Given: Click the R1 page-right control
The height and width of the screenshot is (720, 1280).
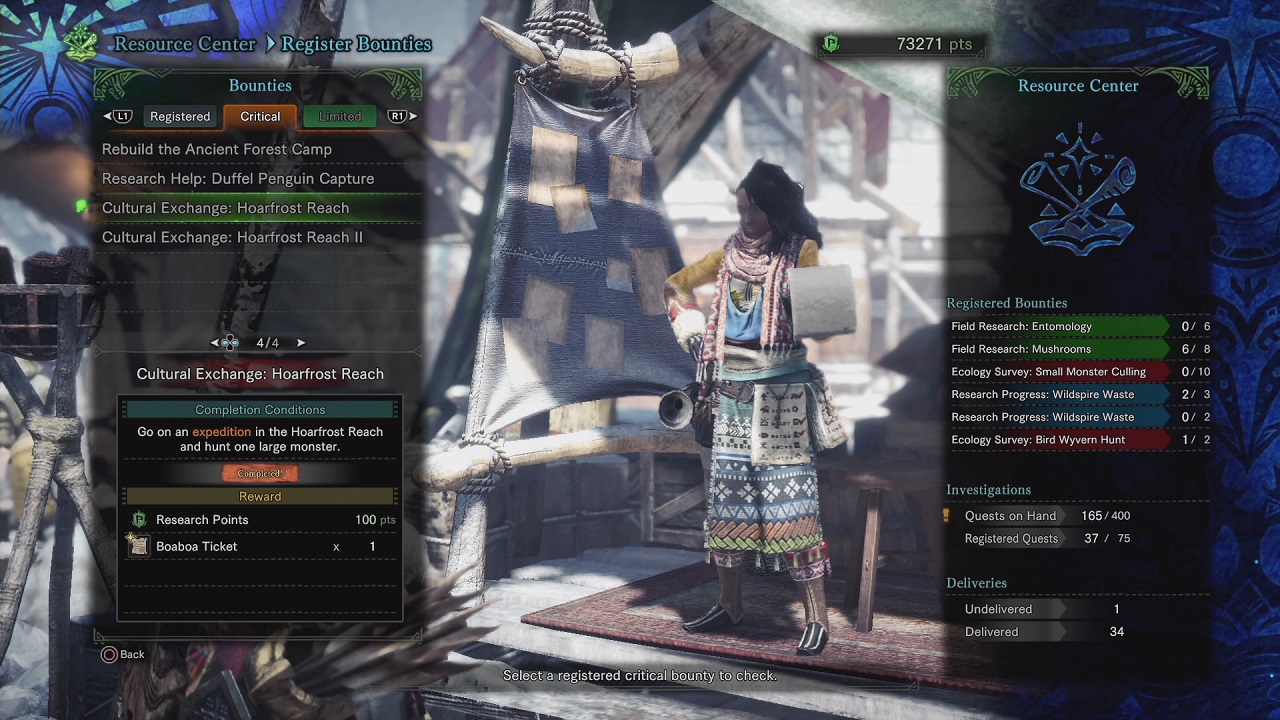Looking at the screenshot, I should click(399, 116).
